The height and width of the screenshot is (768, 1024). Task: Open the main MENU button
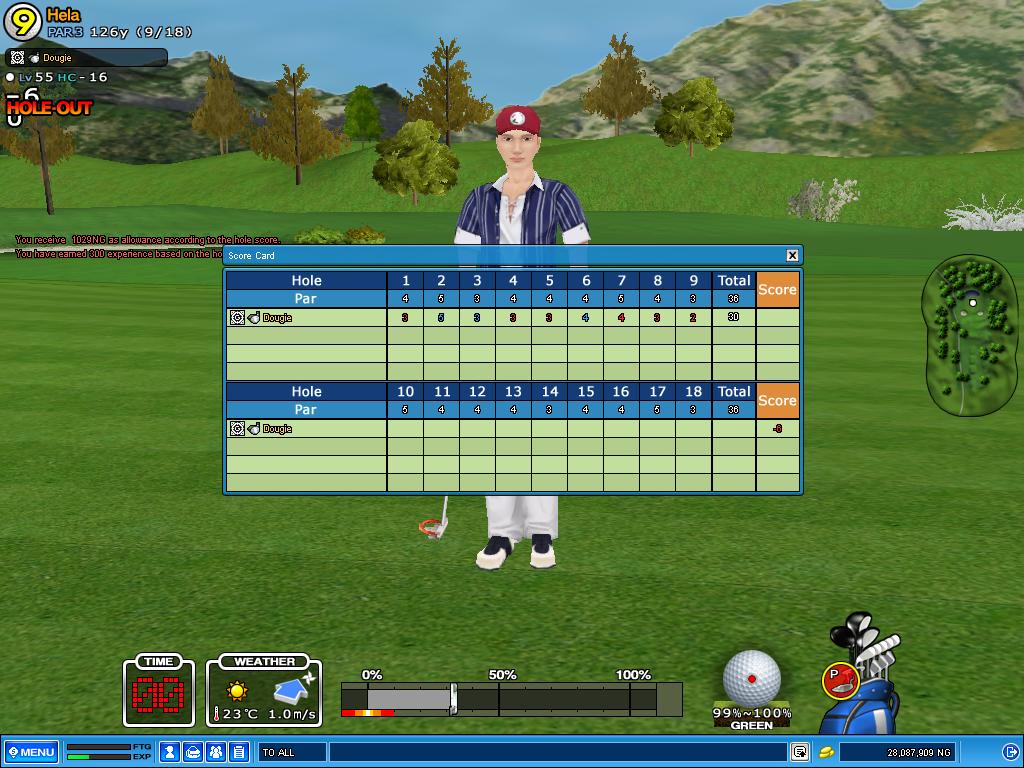click(x=31, y=752)
